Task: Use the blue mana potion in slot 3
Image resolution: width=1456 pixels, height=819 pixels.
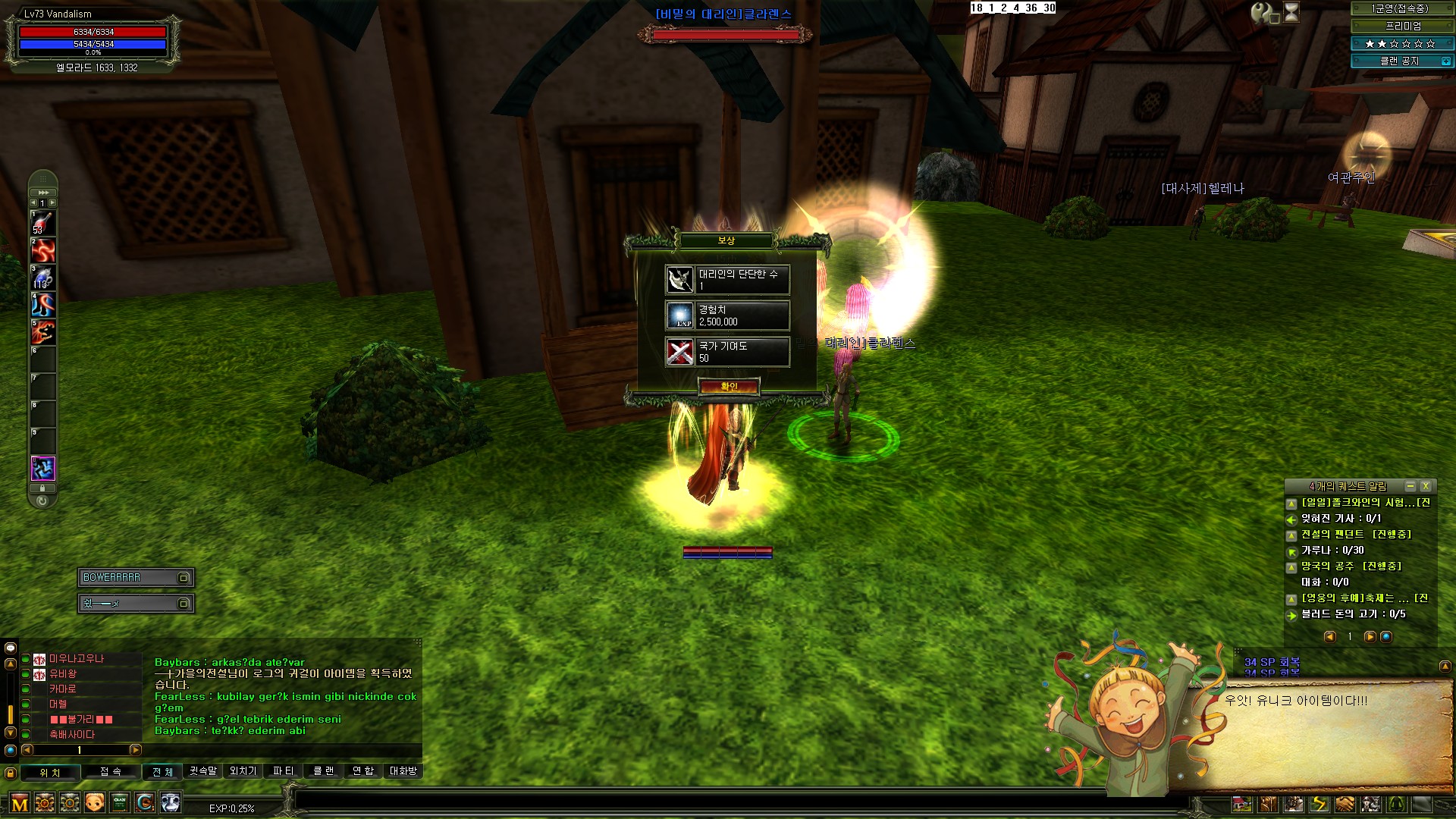Action: (43, 278)
